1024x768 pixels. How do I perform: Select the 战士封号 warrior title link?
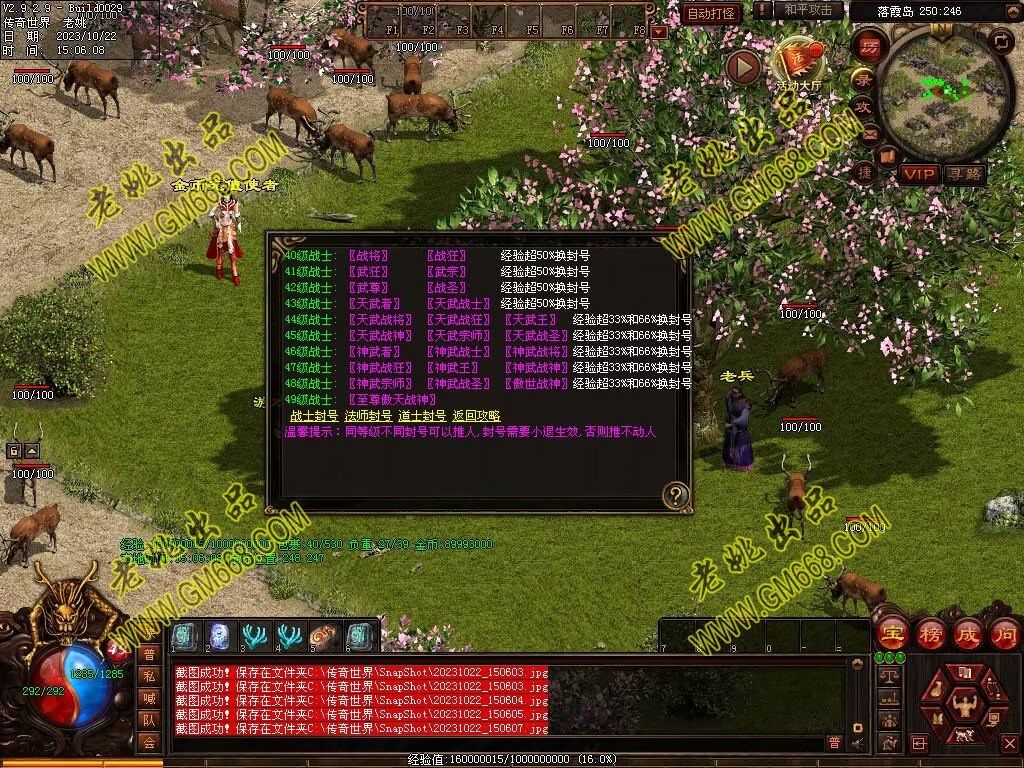tap(314, 416)
